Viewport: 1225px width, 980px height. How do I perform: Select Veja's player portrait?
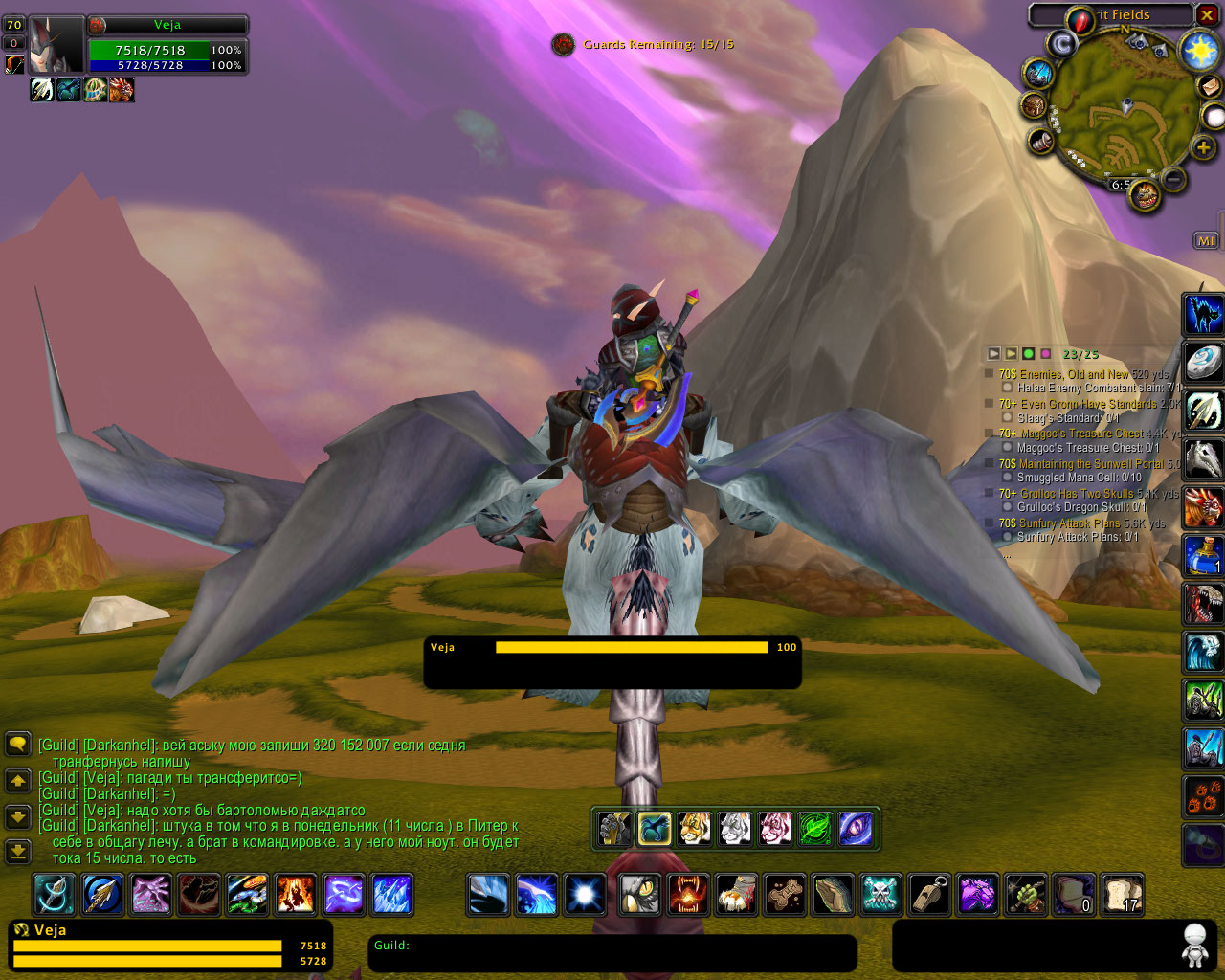[x=56, y=45]
